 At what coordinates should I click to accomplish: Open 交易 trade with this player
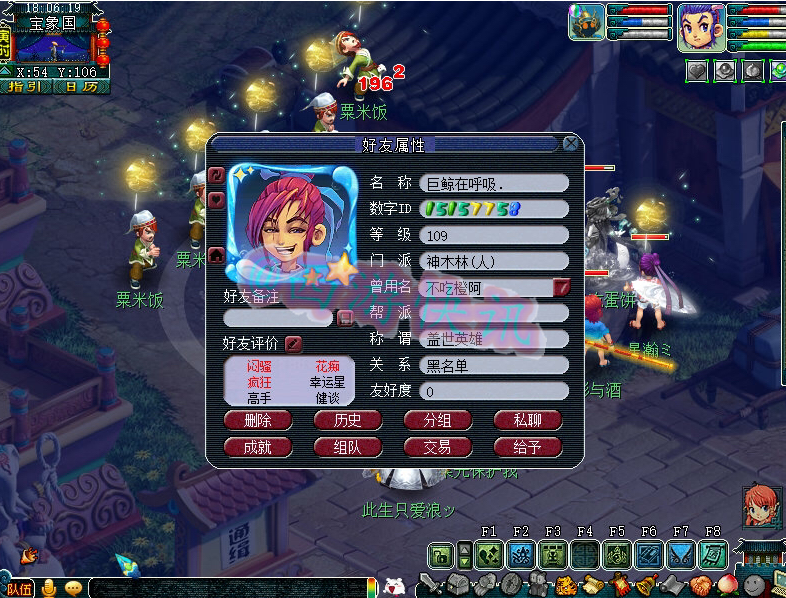(438, 447)
